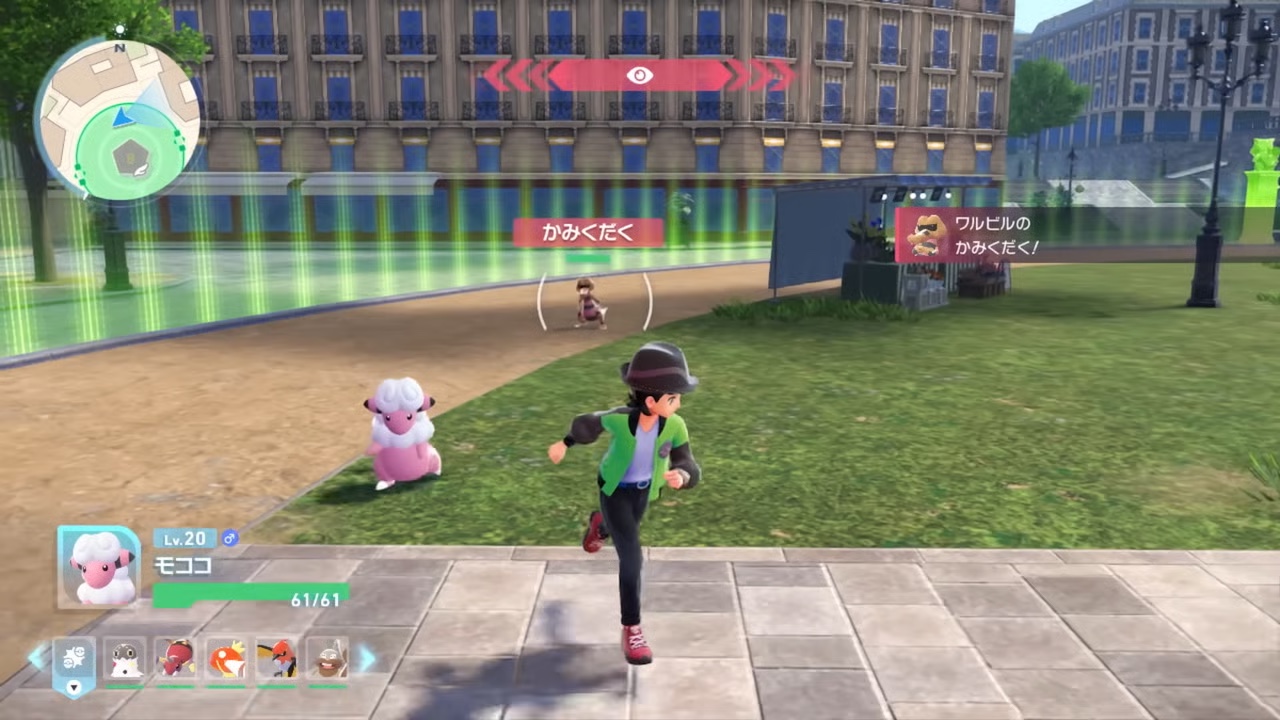Viewport: 1280px width, 720px height.
Task: Open the circular minimap
Action: point(118,118)
